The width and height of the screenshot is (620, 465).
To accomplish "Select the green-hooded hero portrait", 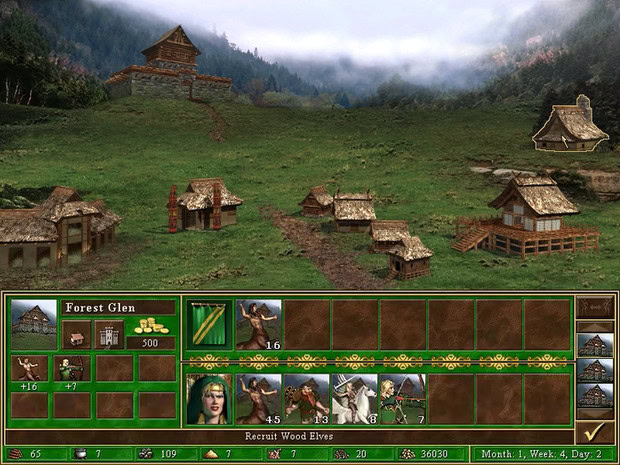I will click(x=209, y=399).
